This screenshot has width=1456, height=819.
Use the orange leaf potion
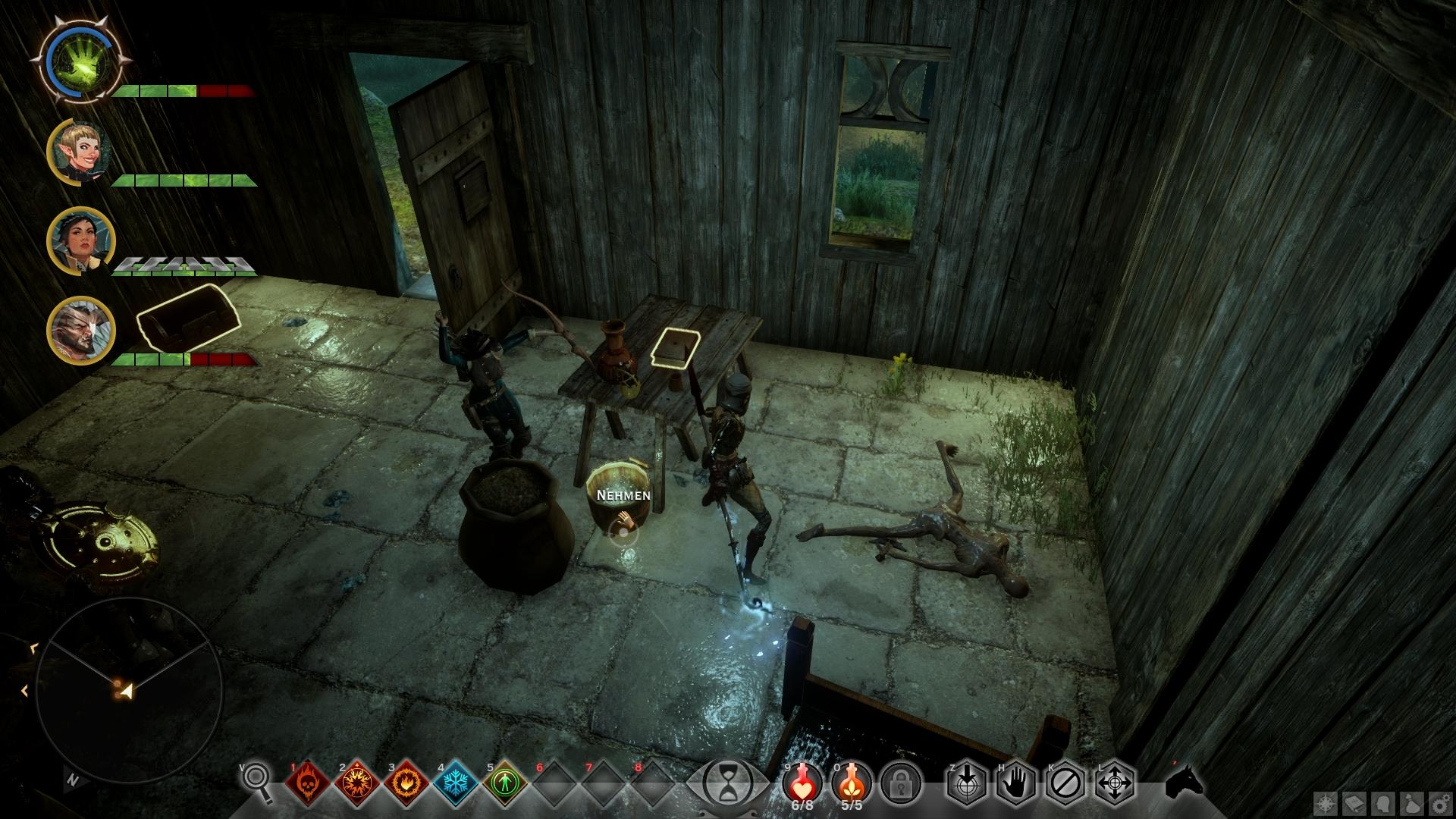852,781
